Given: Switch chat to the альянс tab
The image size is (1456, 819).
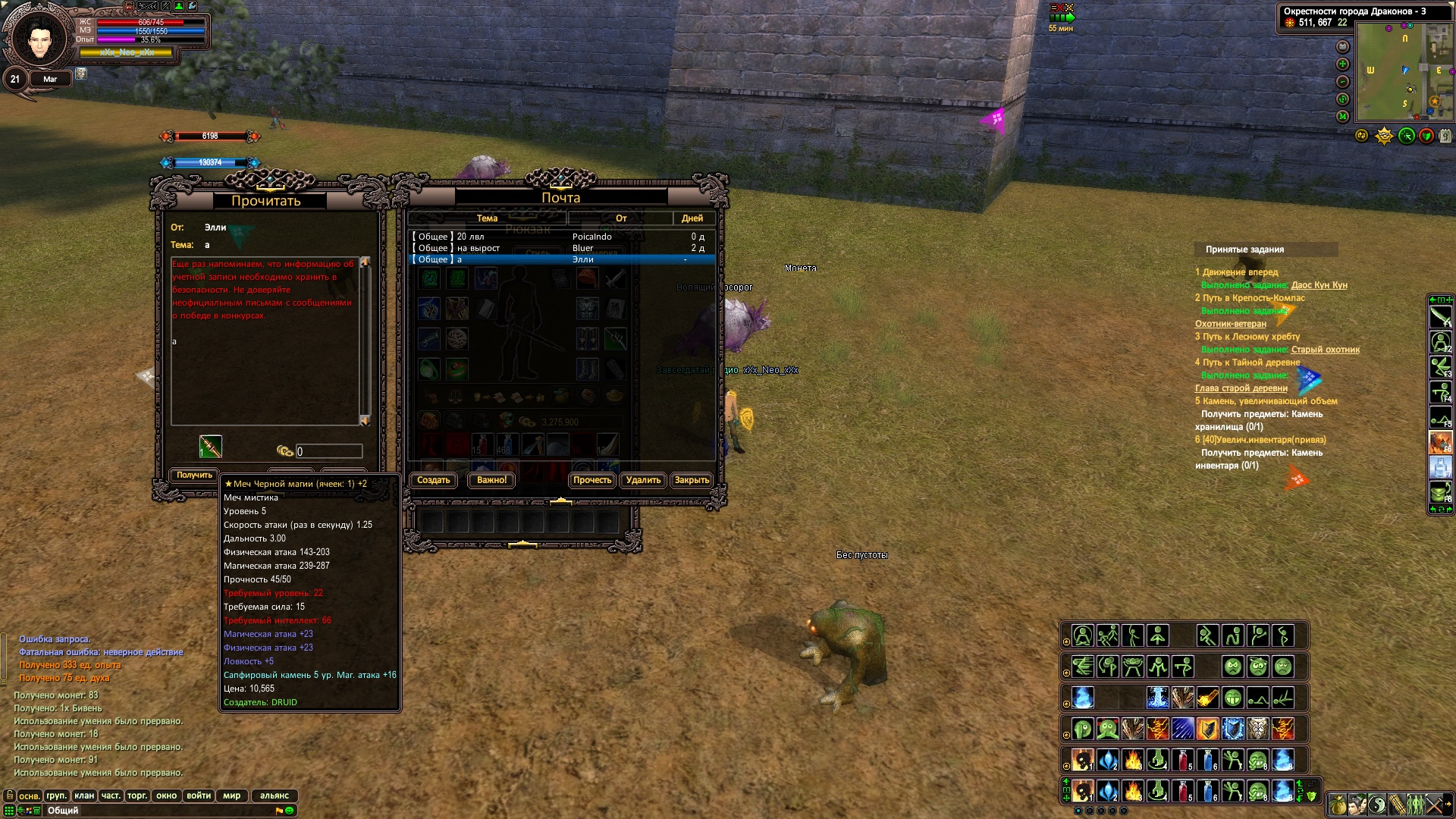Looking at the screenshot, I should click(x=275, y=795).
